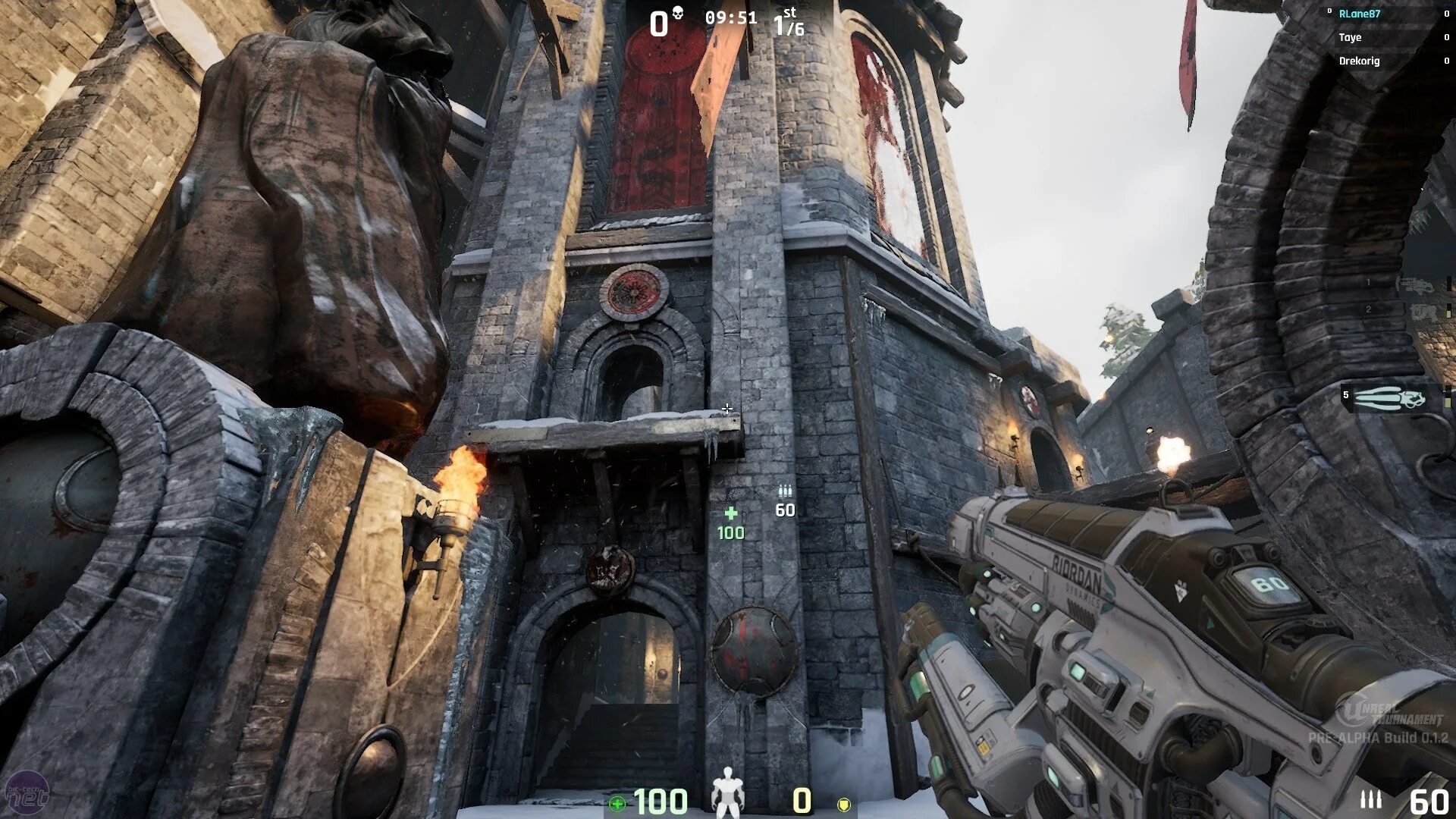Select RLane87 in the scoreboard list
The width and height of the screenshot is (1456, 819).
pyautogui.click(x=1359, y=14)
